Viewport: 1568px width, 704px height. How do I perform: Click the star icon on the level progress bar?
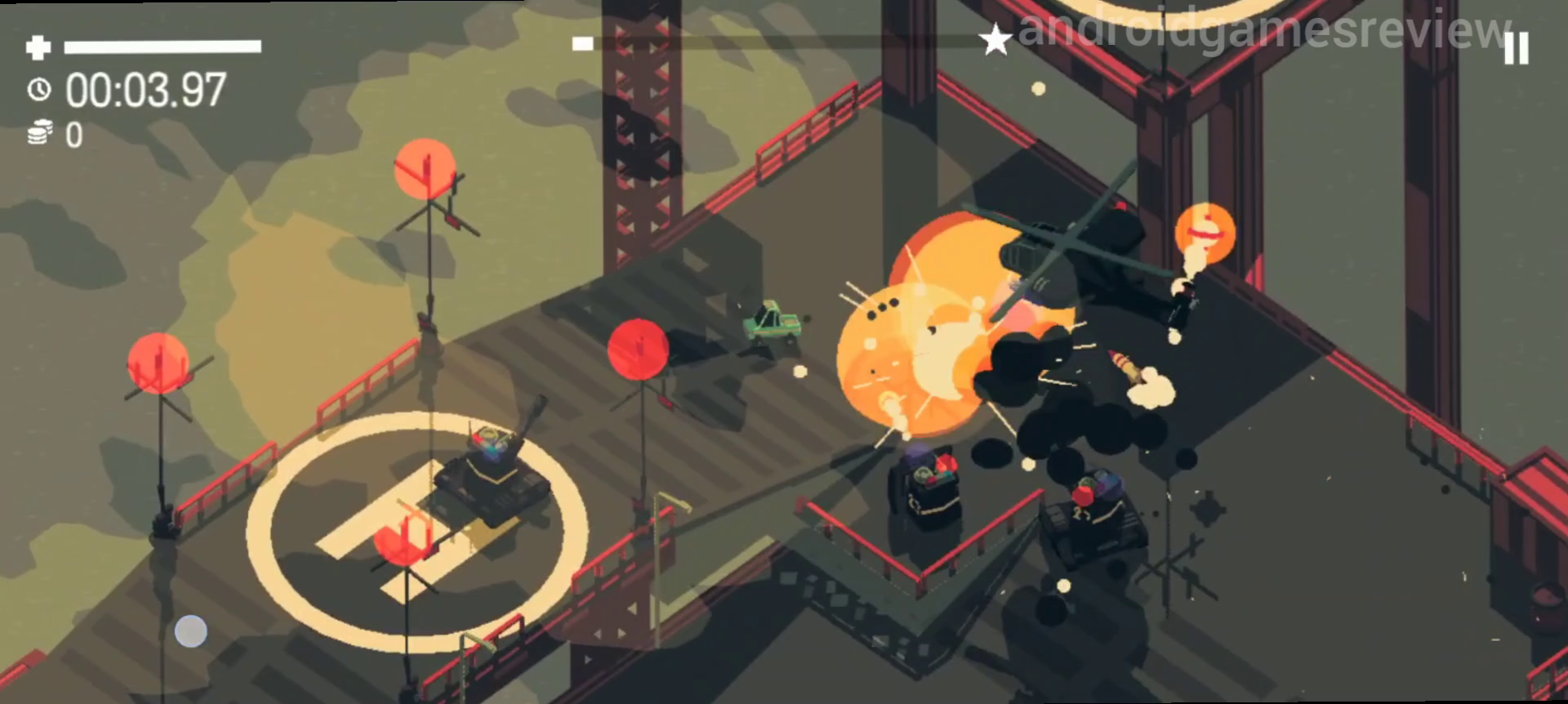tap(996, 38)
